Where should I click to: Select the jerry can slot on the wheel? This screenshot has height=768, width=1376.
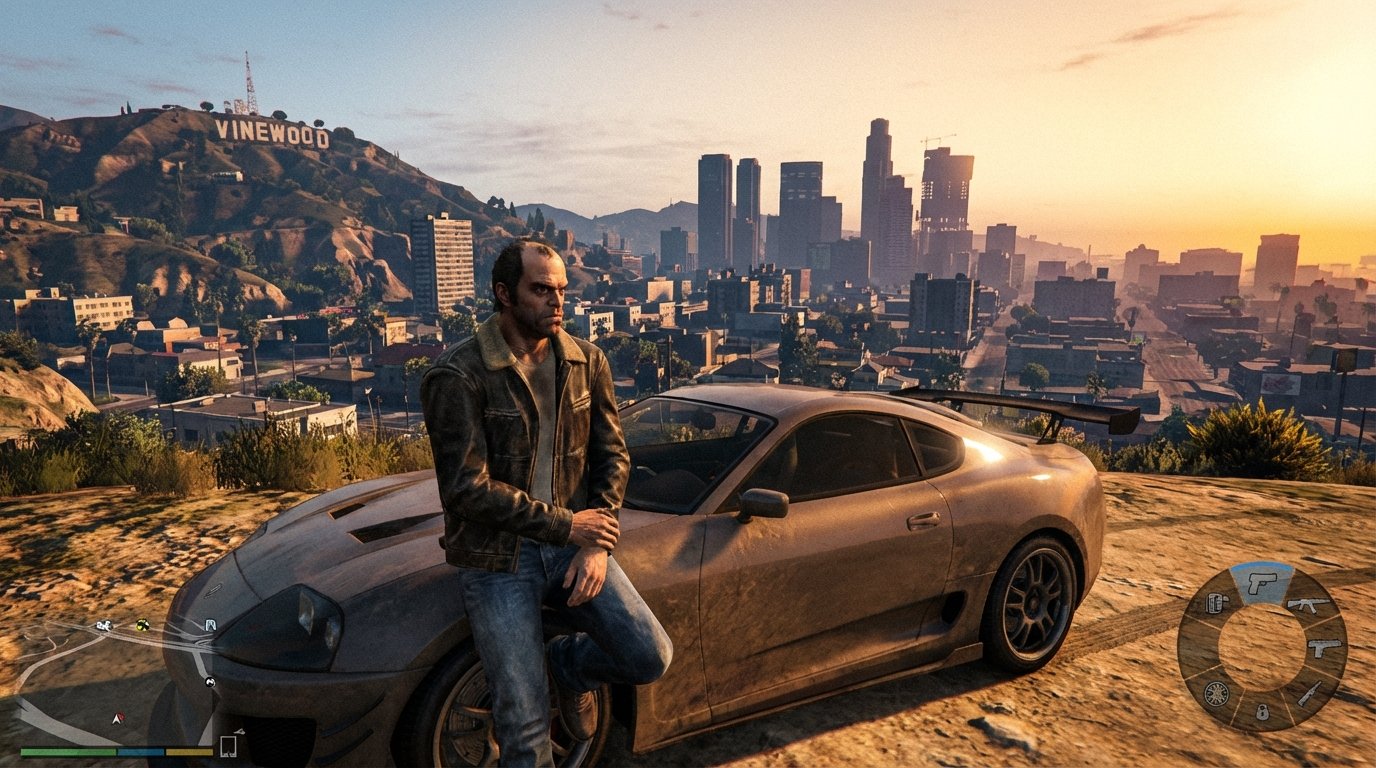pyautogui.click(x=1216, y=603)
